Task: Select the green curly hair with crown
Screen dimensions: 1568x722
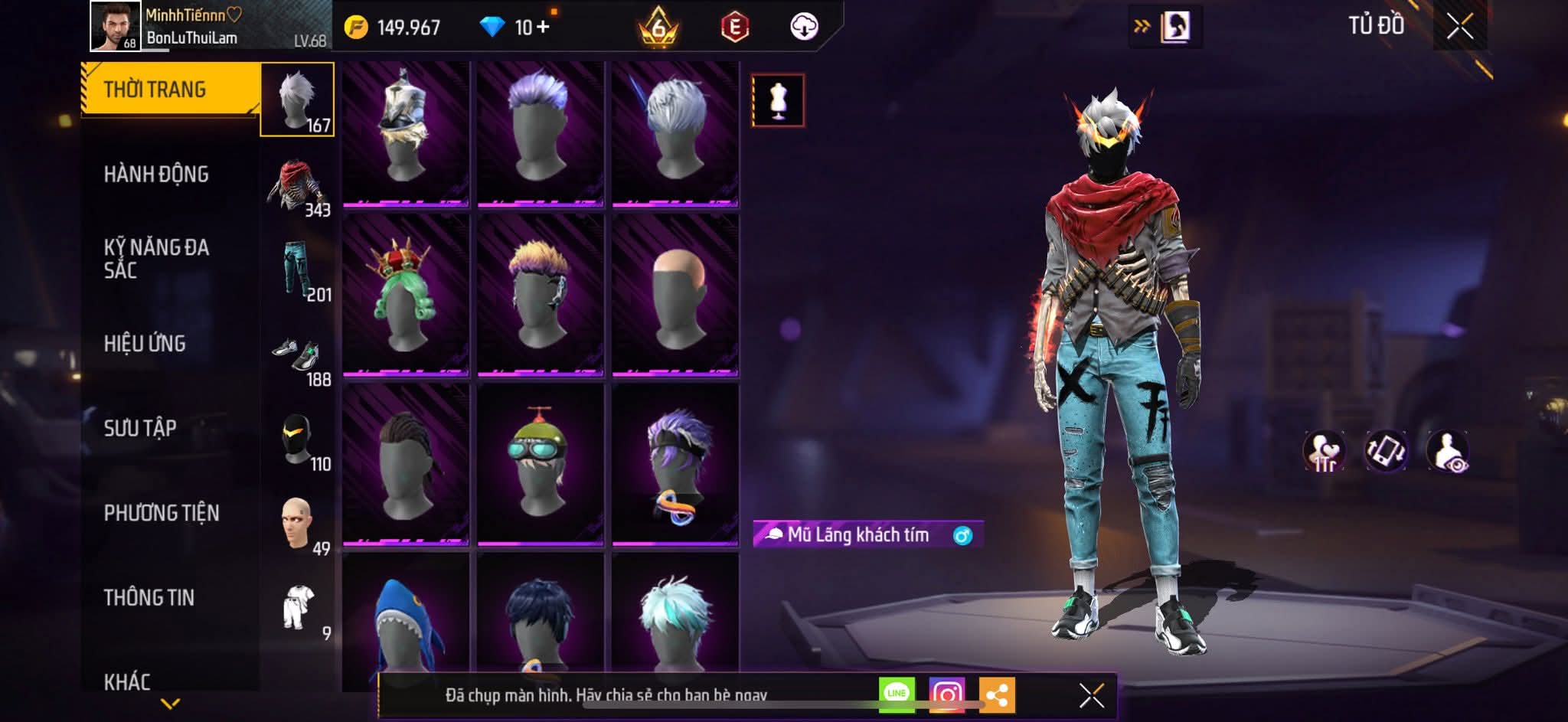Action: point(405,294)
